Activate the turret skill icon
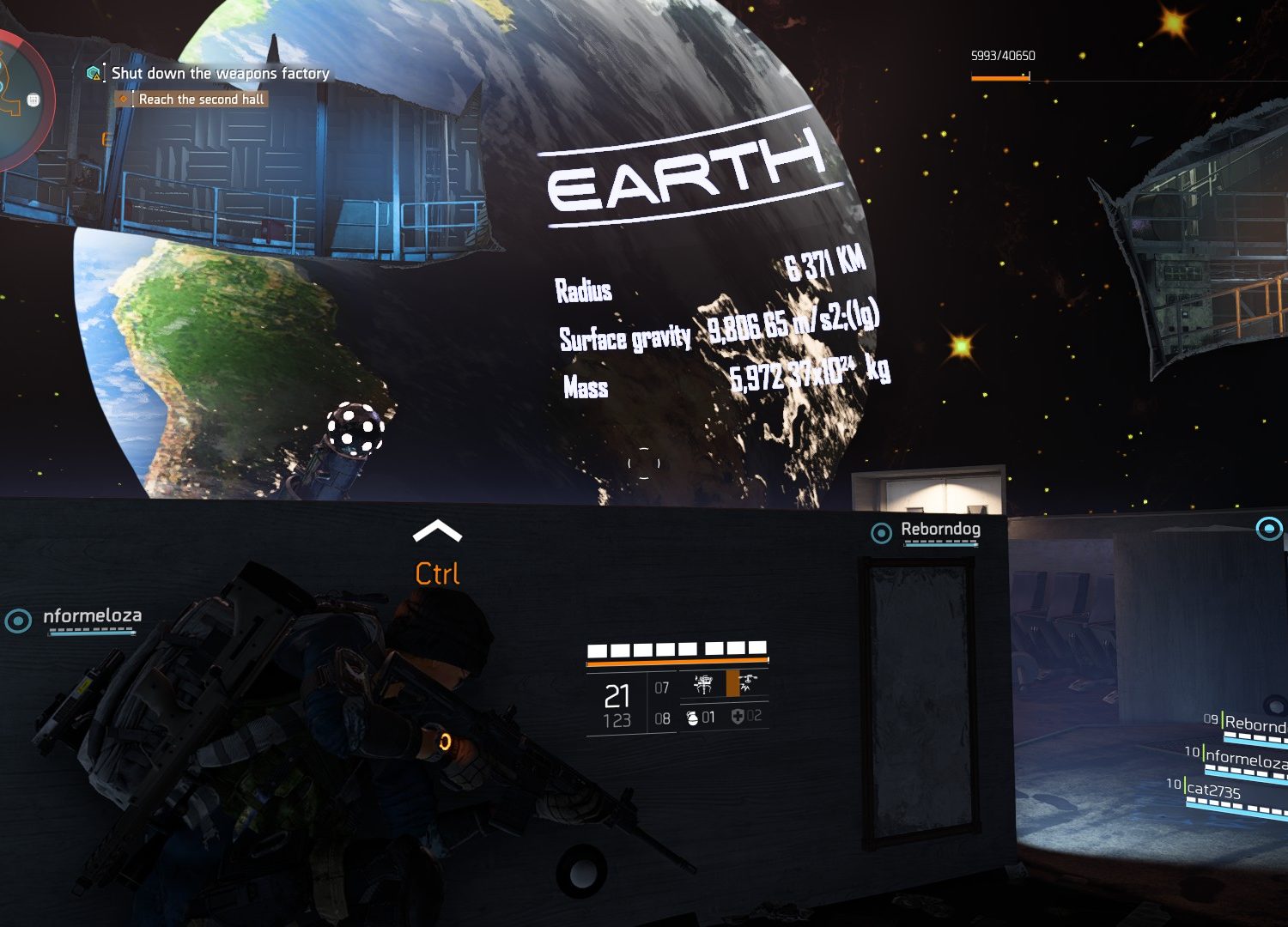The height and width of the screenshot is (927, 1288). [x=703, y=684]
